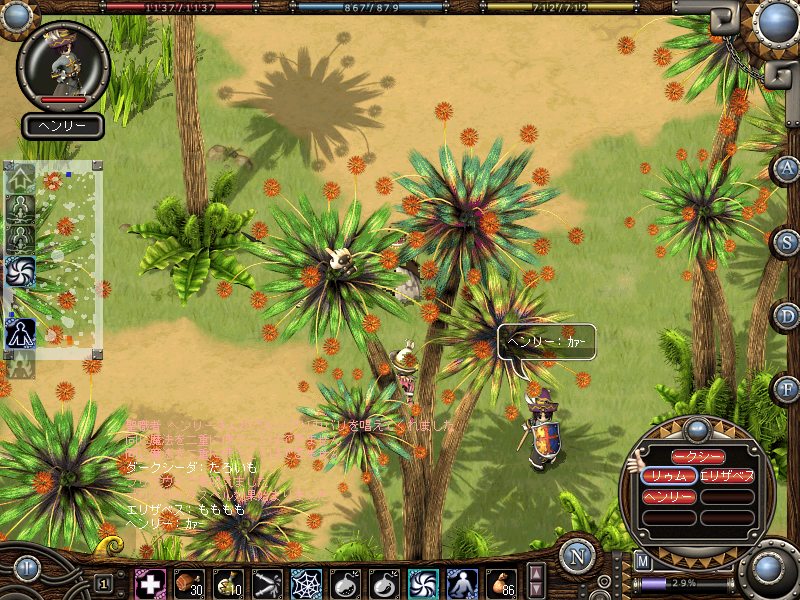Use the white cross healing skill
800x600 pixels.
point(151,583)
